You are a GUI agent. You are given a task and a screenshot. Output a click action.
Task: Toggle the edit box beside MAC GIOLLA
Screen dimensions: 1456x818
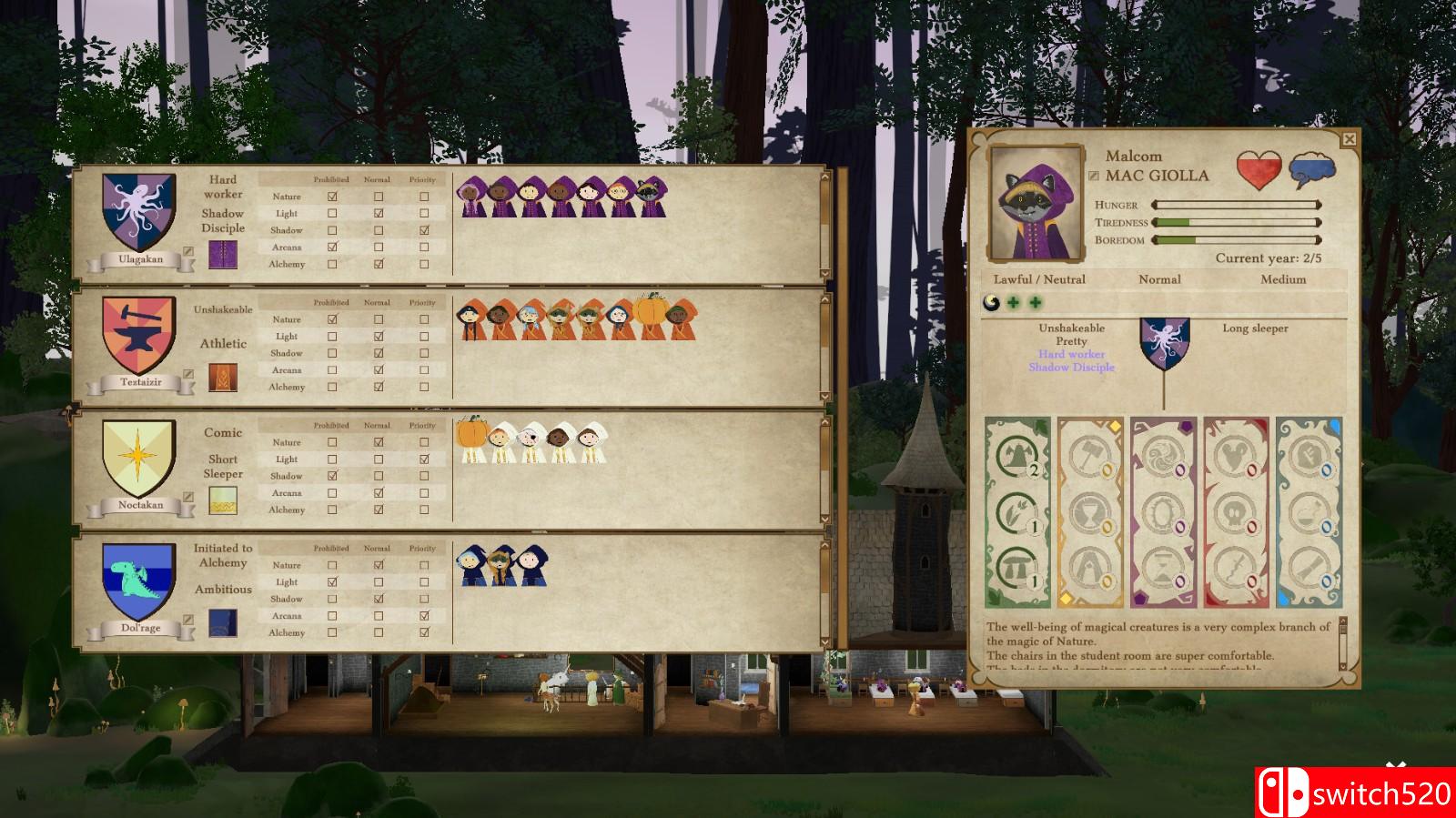click(1094, 176)
